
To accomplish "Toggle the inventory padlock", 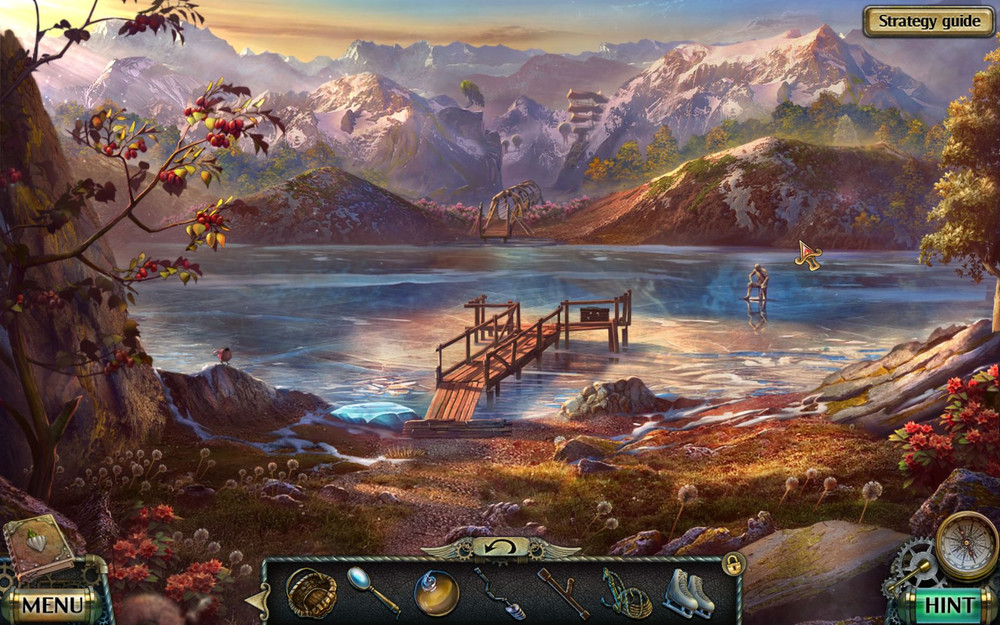I will [734, 564].
